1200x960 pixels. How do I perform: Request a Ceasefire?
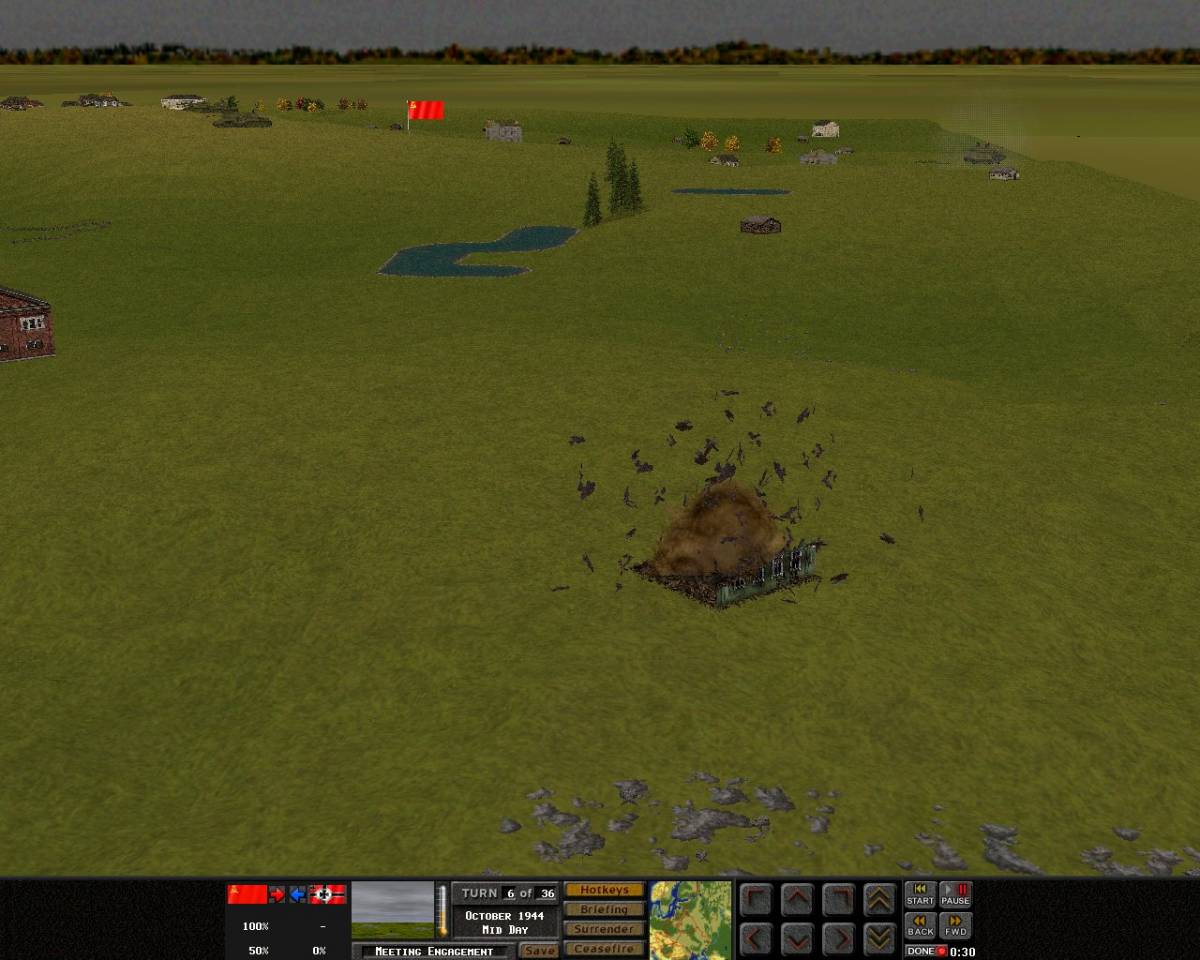(x=604, y=949)
